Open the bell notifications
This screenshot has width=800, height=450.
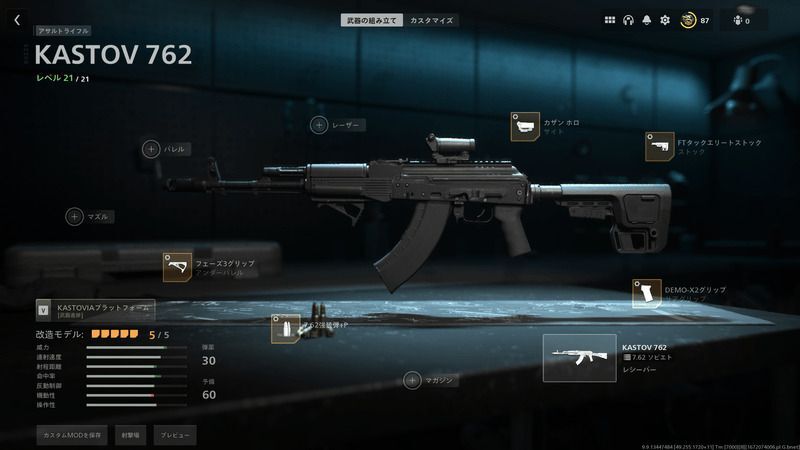click(647, 20)
